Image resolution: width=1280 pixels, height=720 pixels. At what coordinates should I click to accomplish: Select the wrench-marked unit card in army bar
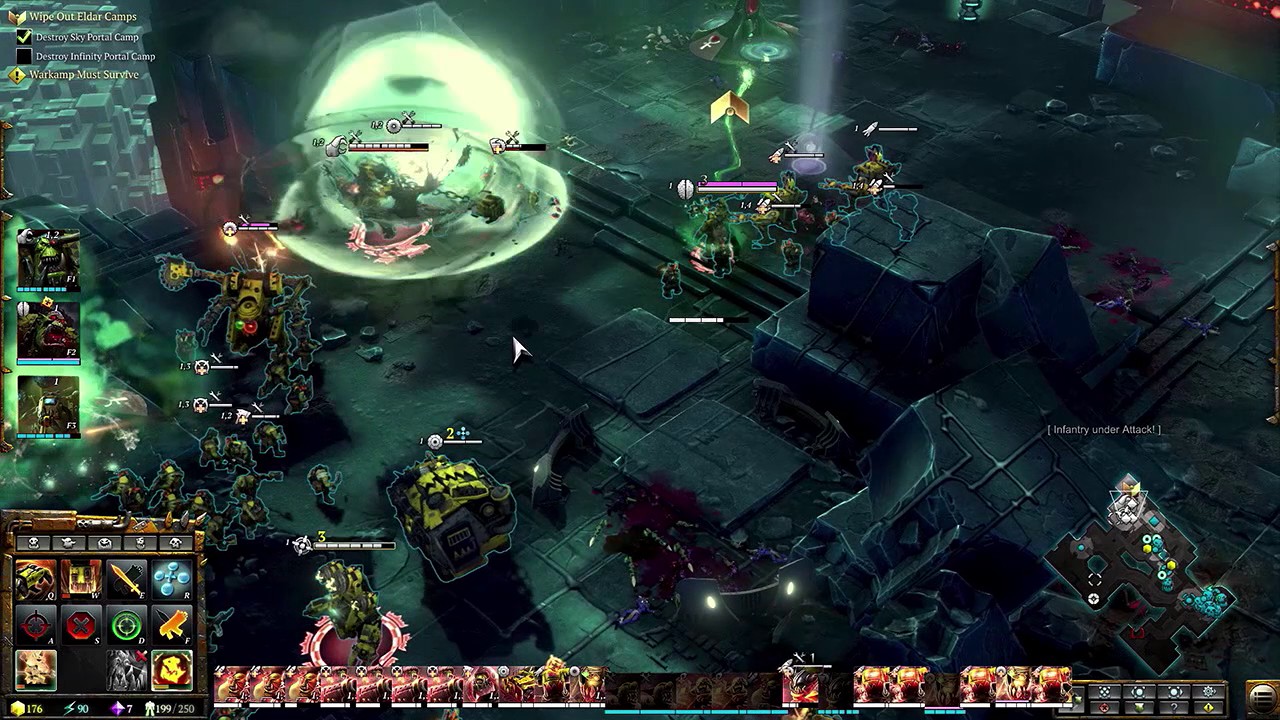(800, 685)
